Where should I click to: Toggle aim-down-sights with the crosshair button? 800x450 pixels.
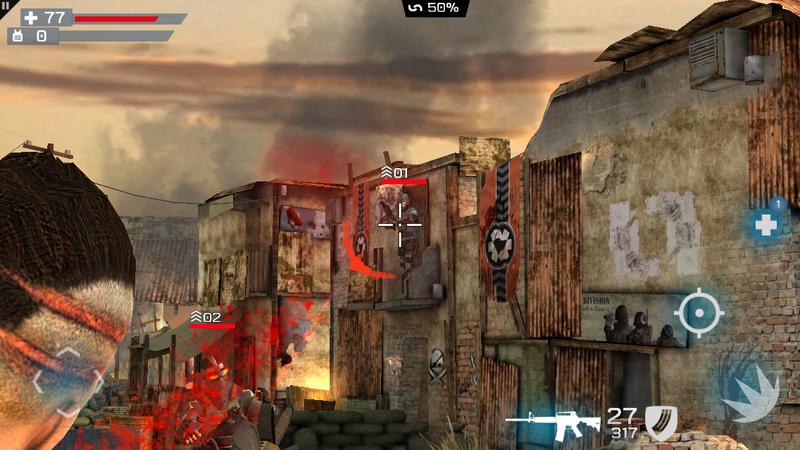coord(698,315)
